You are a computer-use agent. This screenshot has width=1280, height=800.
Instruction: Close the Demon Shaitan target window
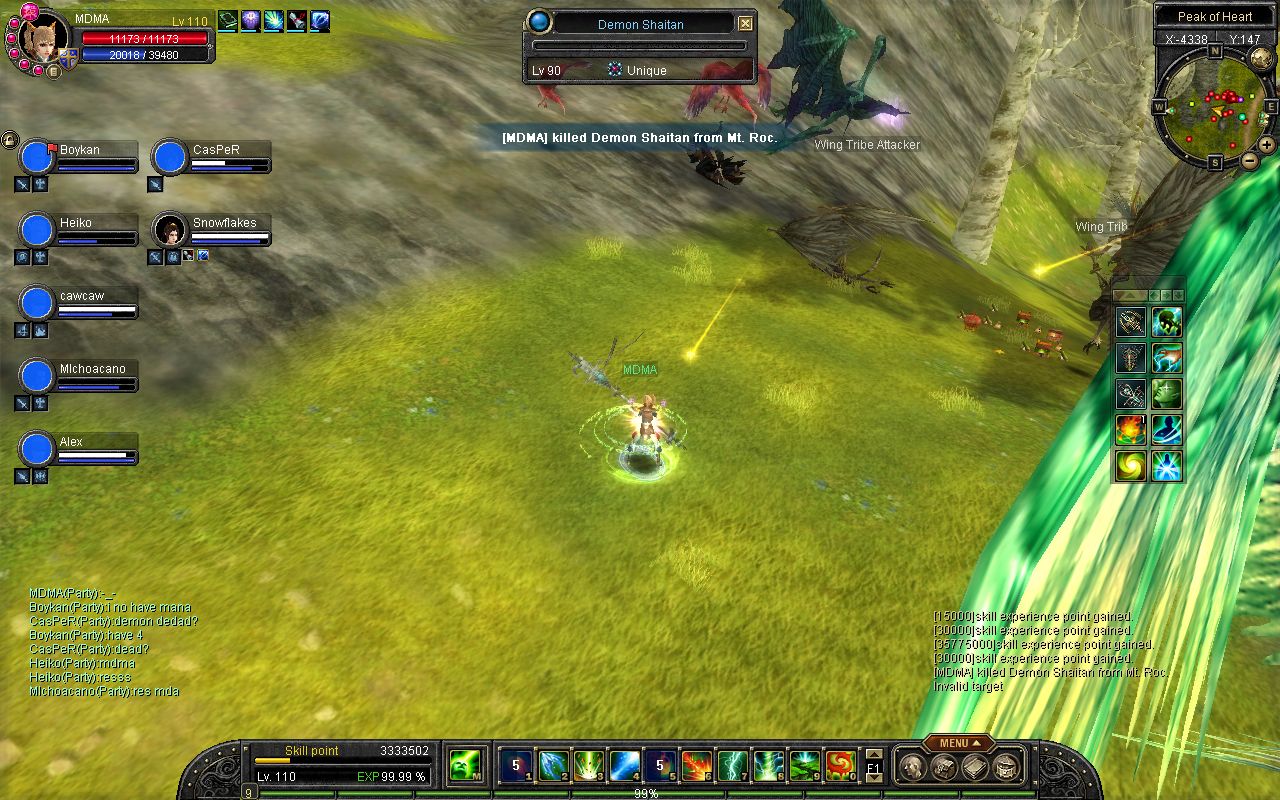745,24
